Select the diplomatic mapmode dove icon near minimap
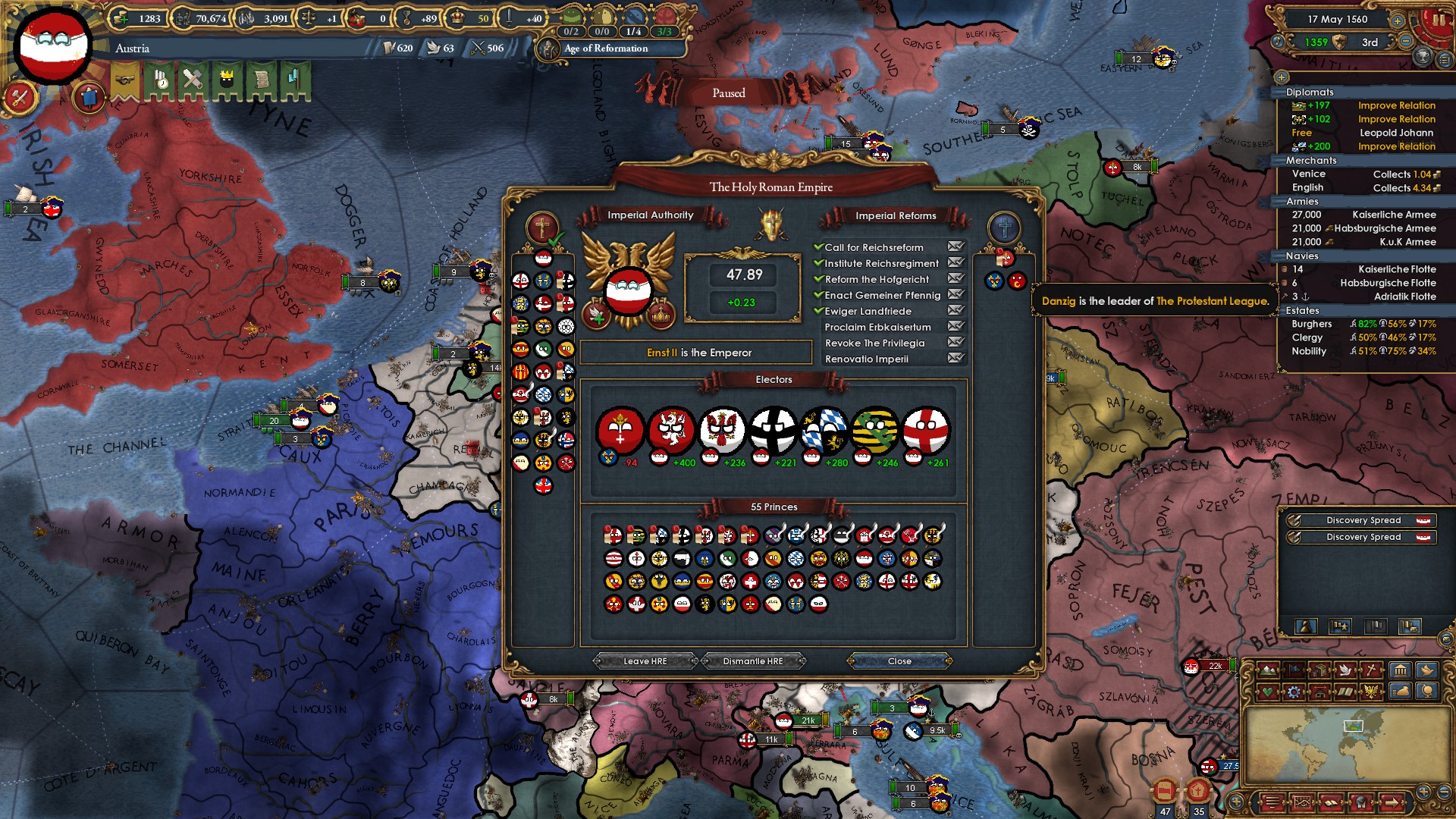Viewport: 1456px width, 819px height. pyautogui.click(x=1345, y=670)
